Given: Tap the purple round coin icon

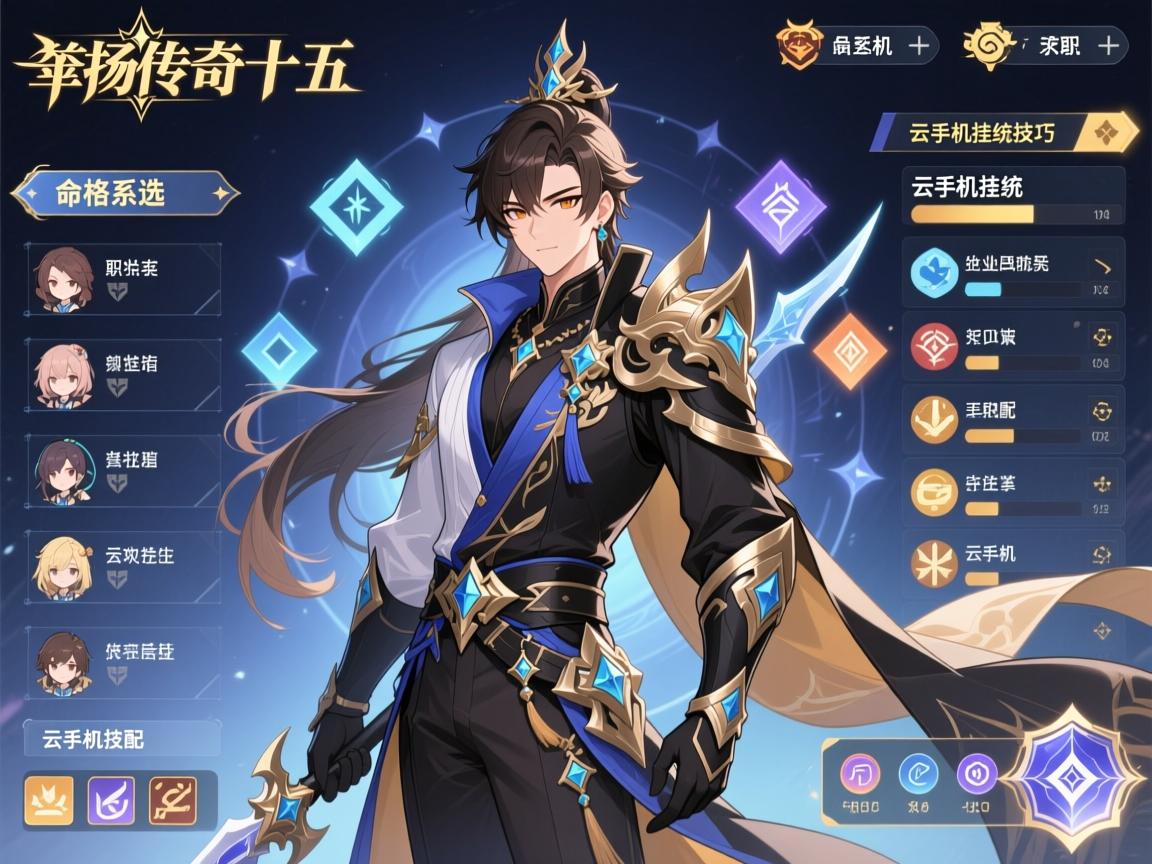Looking at the screenshot, I should click(x=977, y=773).
